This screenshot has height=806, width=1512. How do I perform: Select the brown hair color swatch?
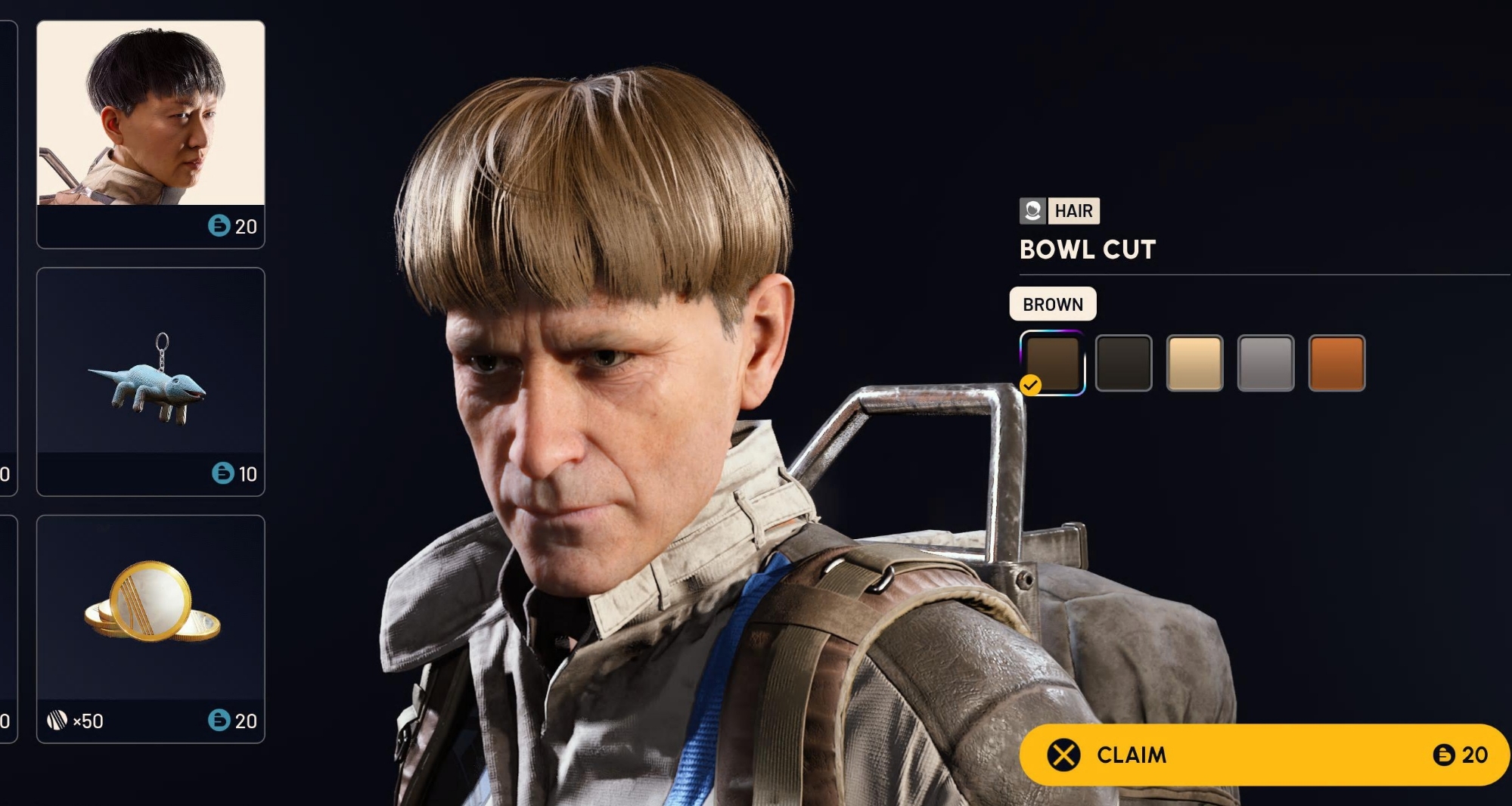1052,363
